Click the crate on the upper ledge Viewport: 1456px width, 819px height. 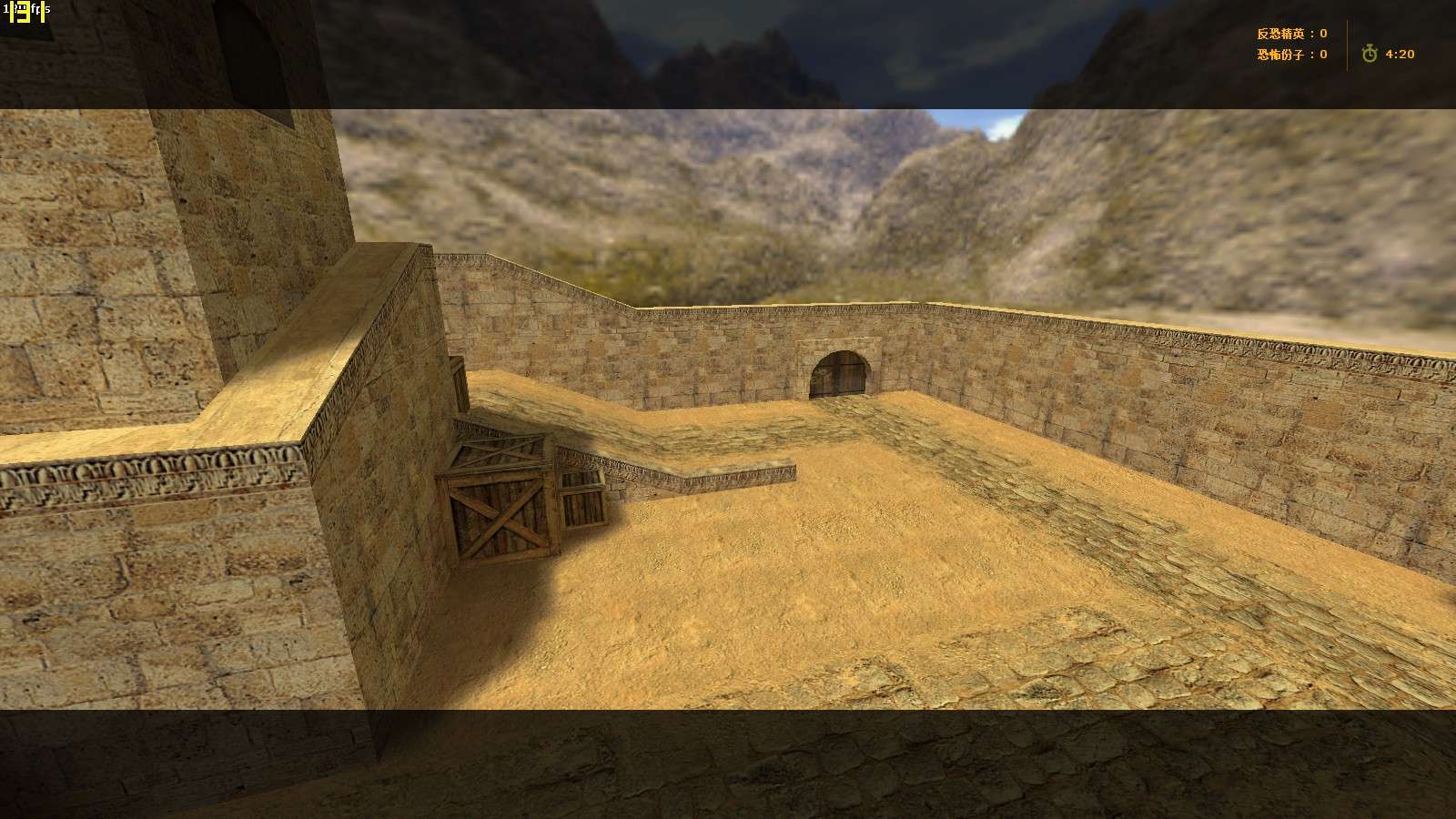point(460,380)
